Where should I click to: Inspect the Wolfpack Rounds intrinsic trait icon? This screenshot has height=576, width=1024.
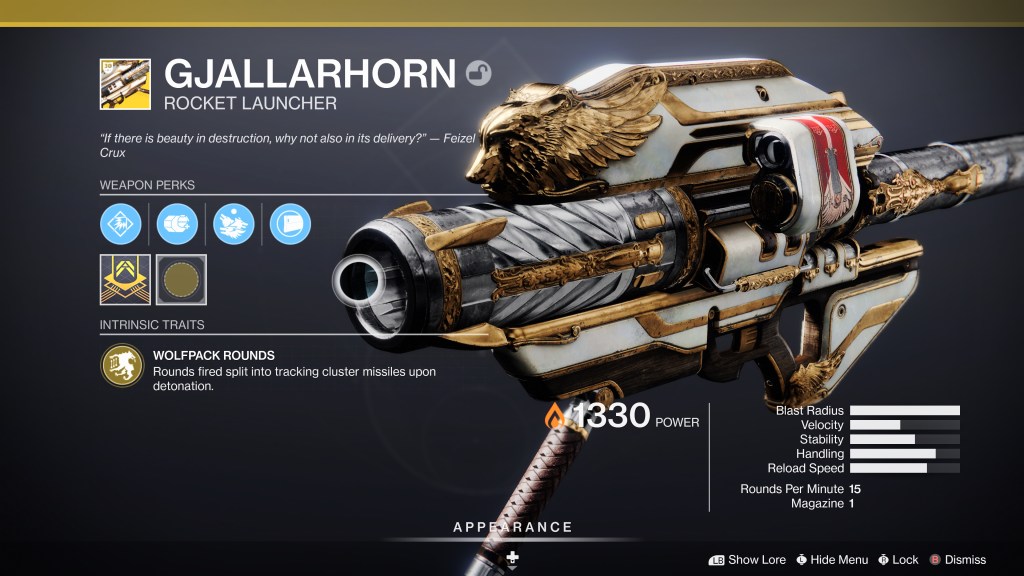pos(122,366)
